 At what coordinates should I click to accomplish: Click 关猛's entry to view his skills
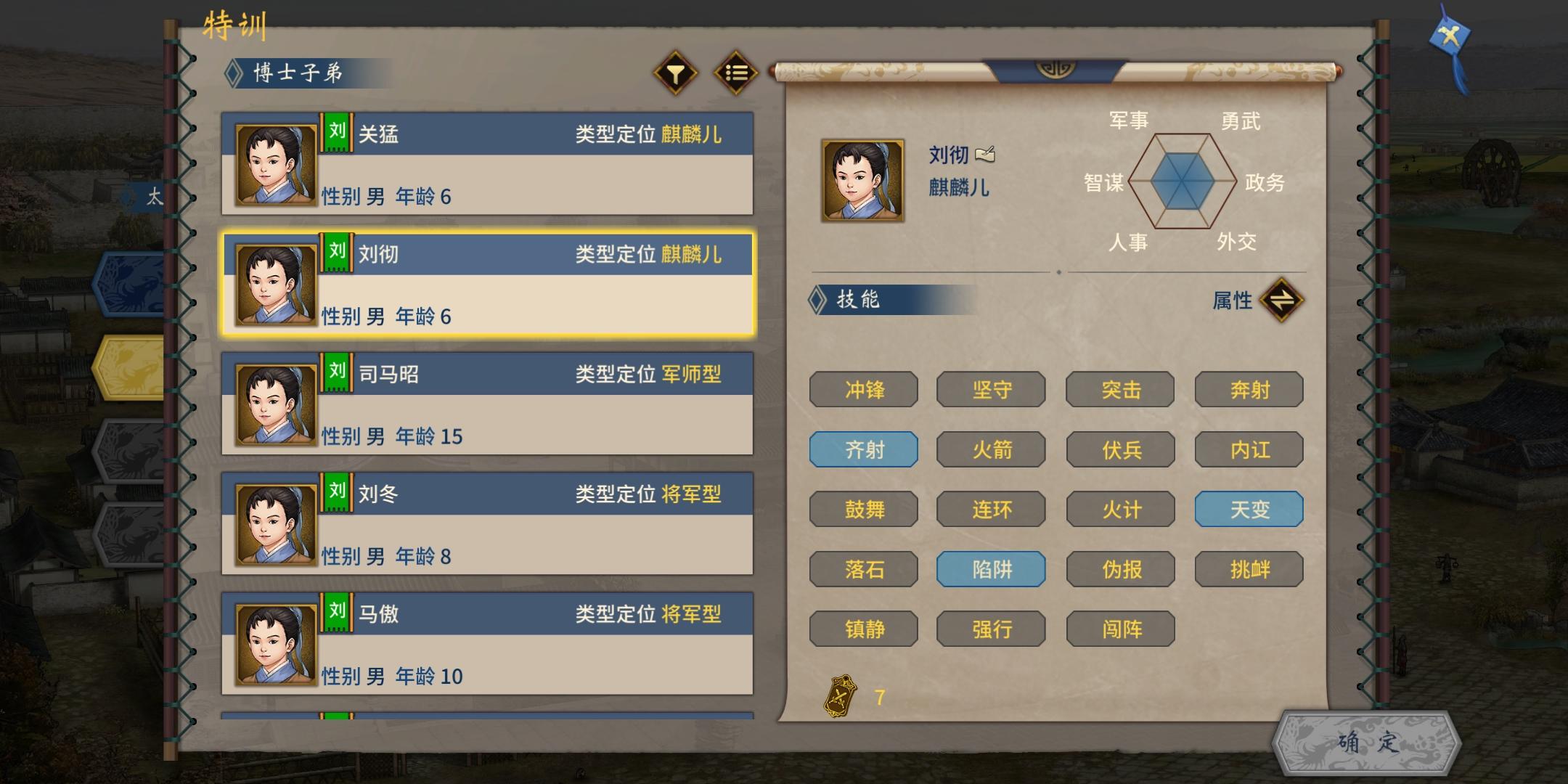coord(486,164)
